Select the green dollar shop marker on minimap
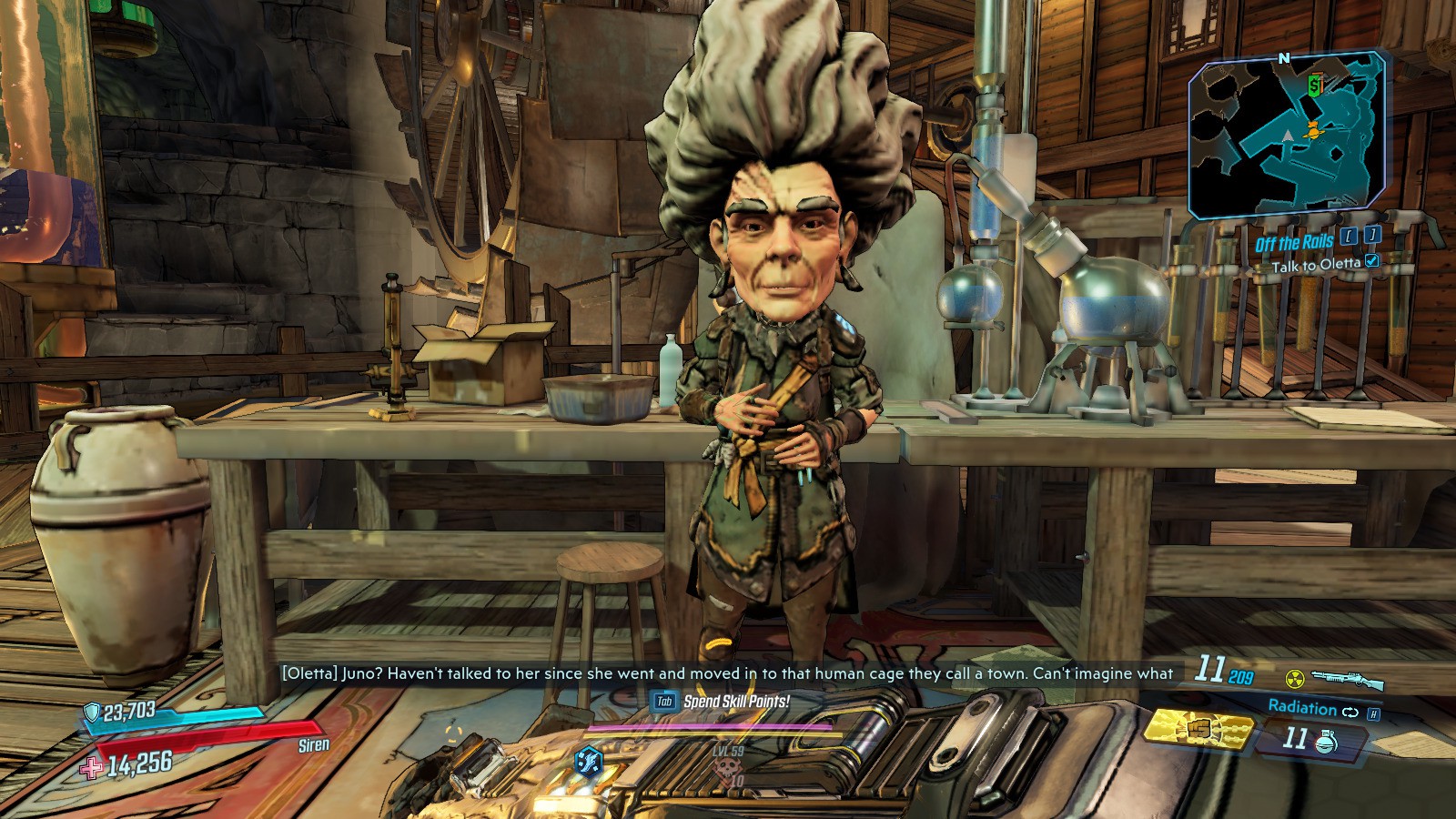Screen dimensions: 1456x819 point(1314,85)
